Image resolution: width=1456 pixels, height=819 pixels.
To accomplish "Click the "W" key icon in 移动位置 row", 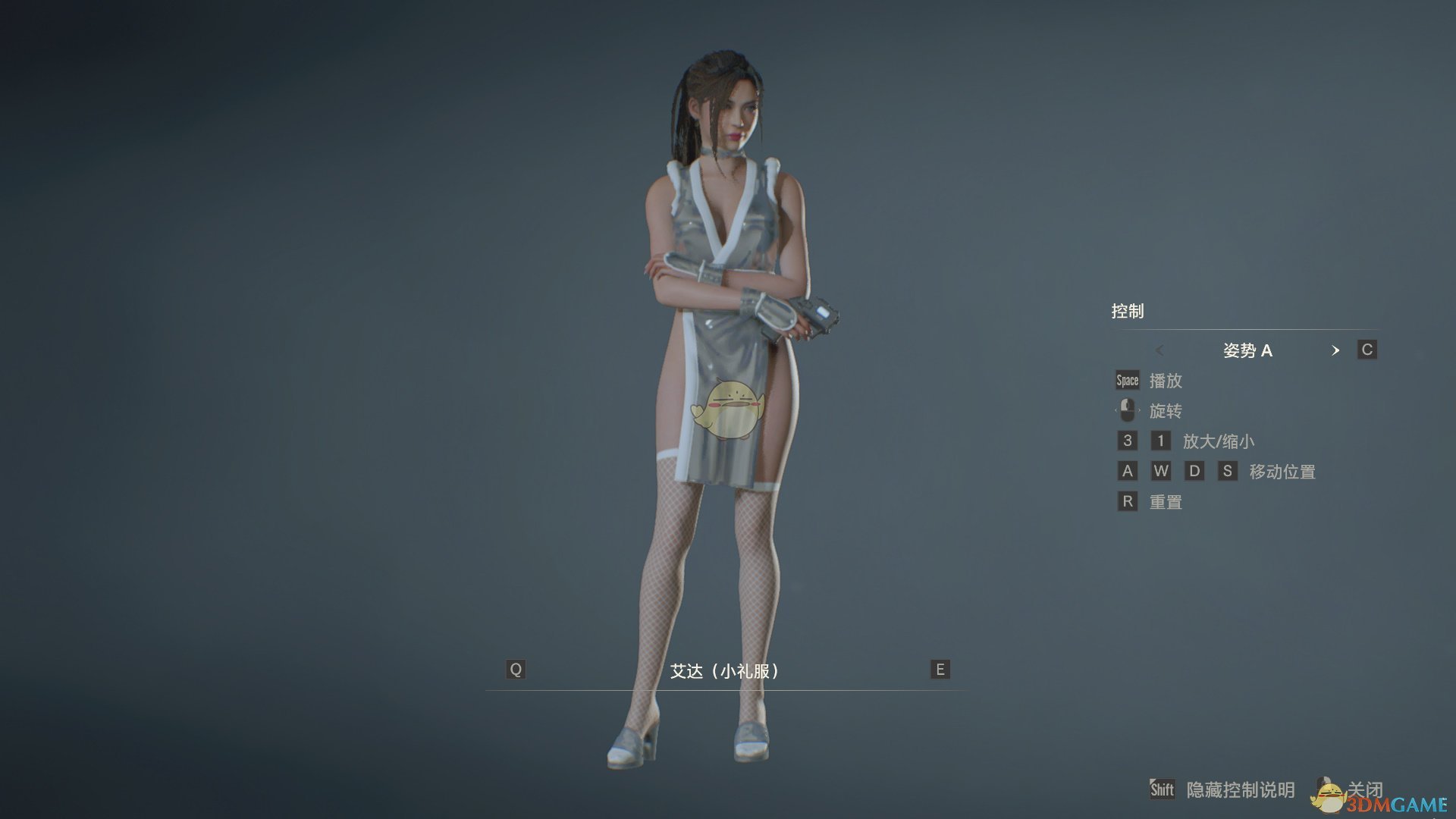I will point(1162,470).
